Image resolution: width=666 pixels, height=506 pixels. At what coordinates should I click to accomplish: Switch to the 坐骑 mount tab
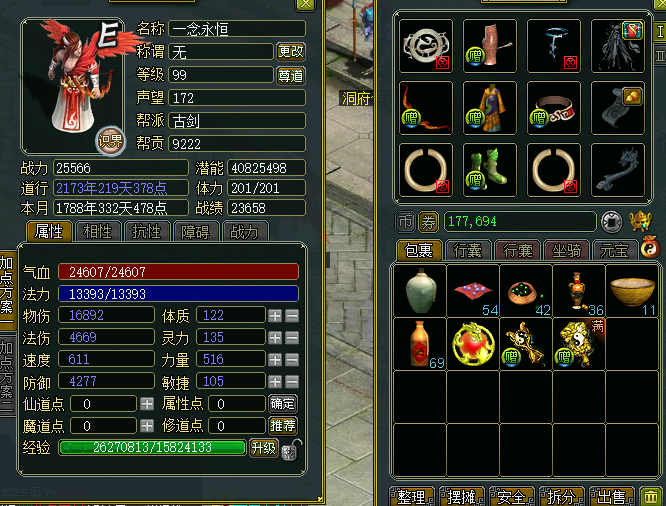point(568,249)
